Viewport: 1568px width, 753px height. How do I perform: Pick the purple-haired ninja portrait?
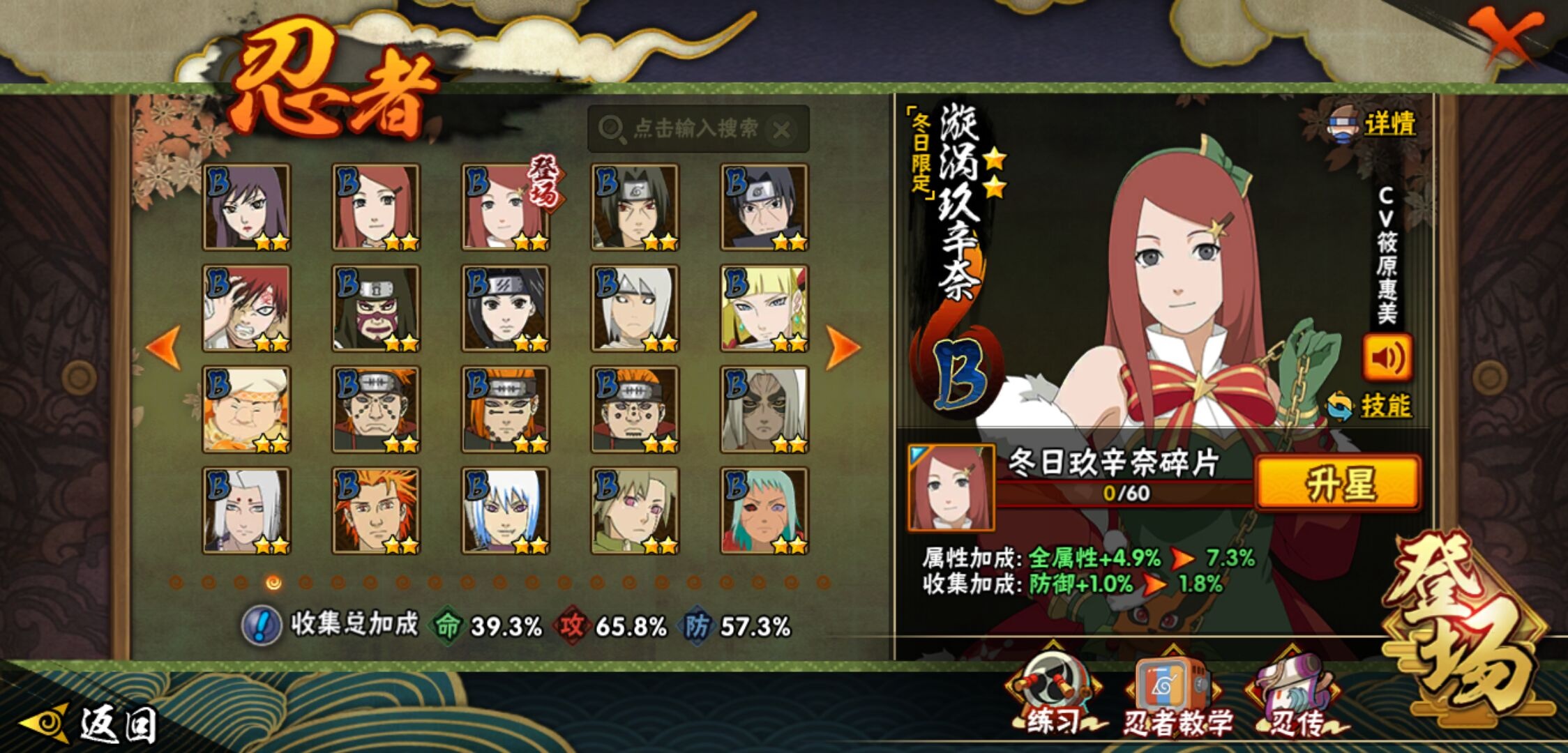tap(246, 207)
